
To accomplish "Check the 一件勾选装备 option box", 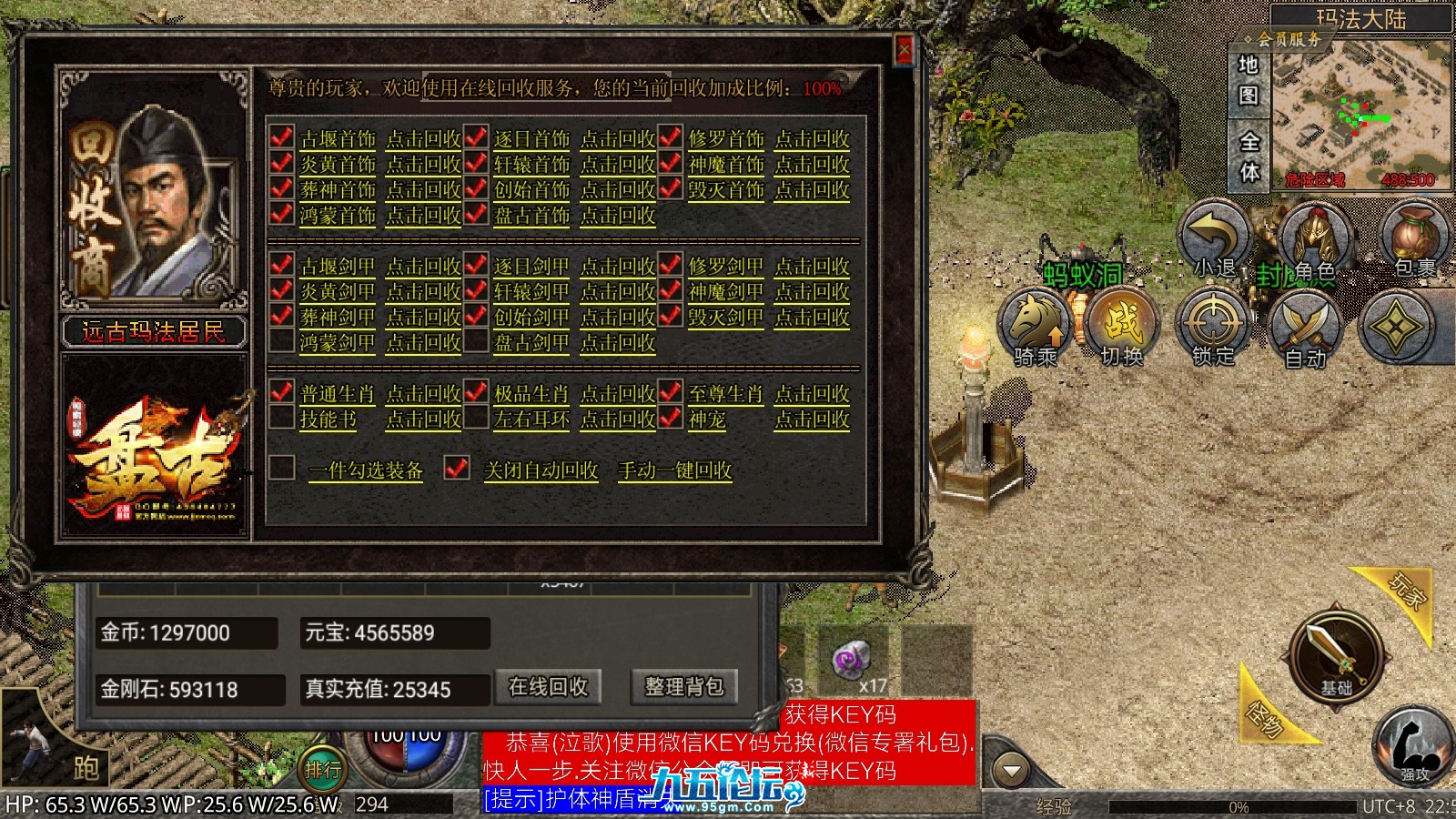I will click(282, 468).
